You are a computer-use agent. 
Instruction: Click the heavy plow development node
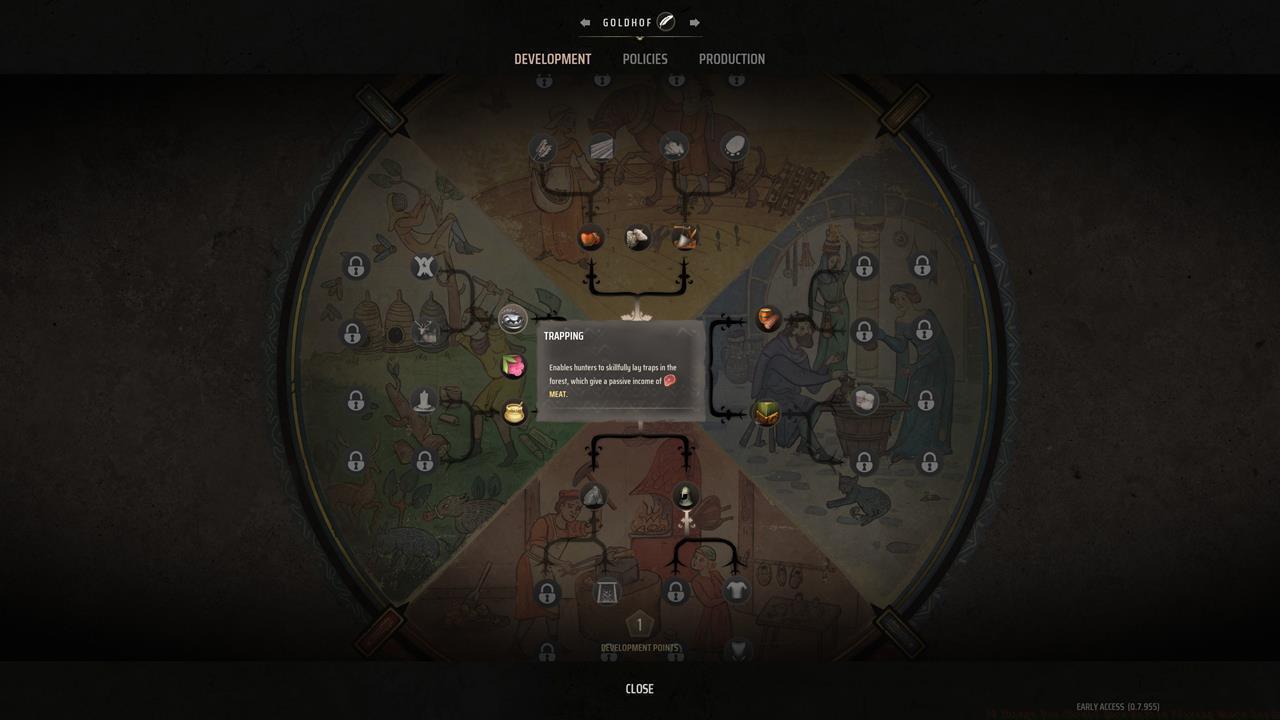(x=542, y=148)
